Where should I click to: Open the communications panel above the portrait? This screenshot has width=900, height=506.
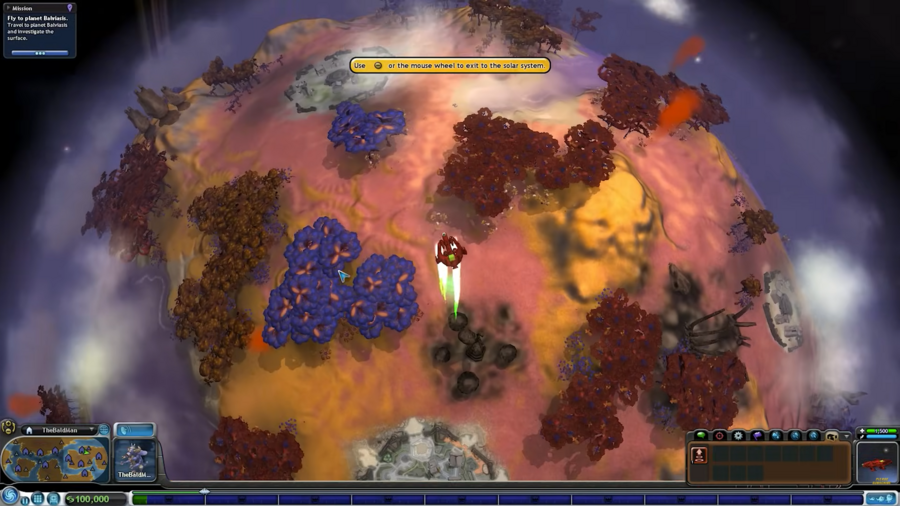click(135, 430)
